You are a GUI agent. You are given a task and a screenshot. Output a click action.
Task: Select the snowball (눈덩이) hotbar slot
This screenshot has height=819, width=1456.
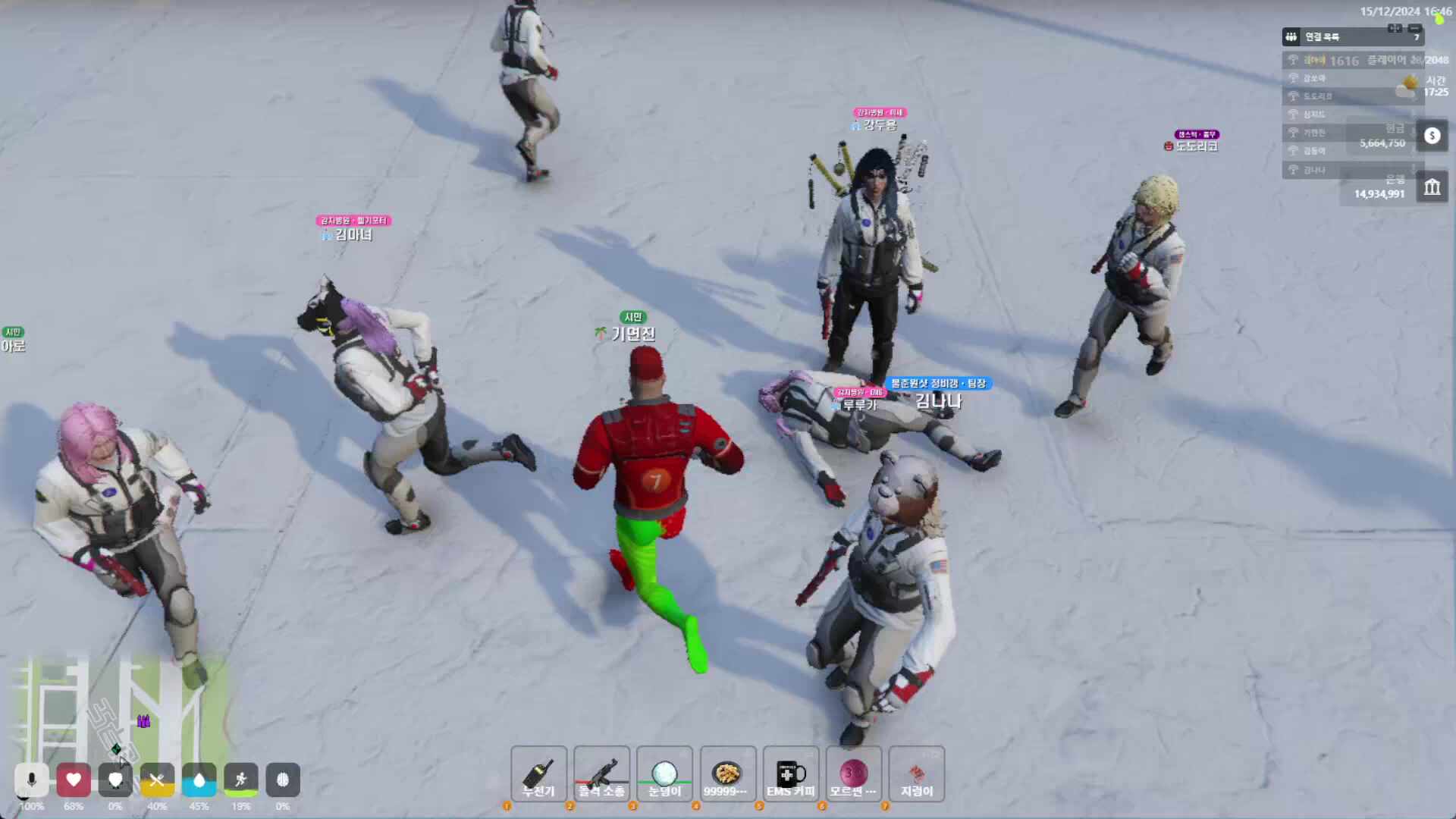pos(664,774)
